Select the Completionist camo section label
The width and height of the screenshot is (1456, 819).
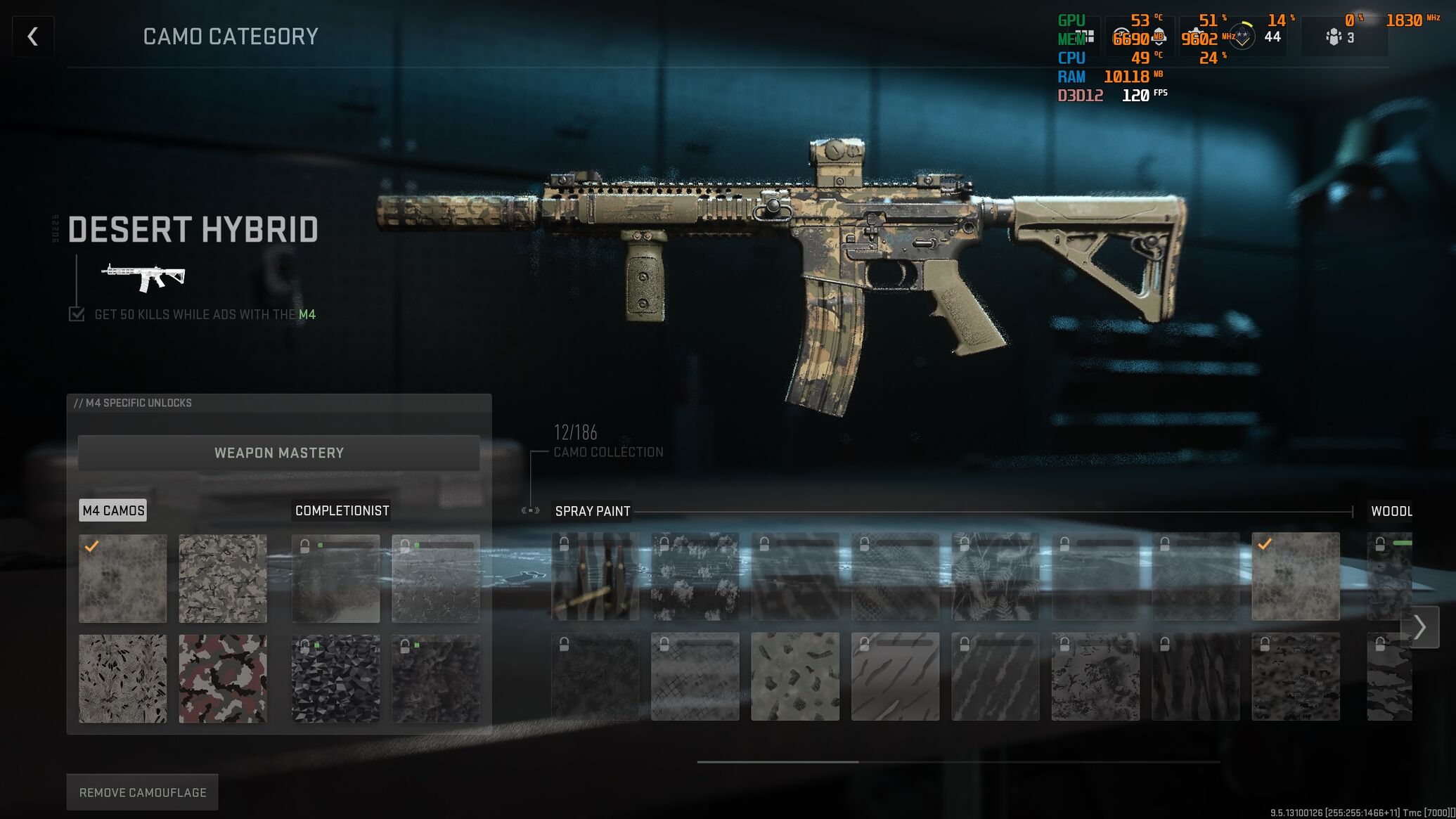pyautogui.click(x=342, y=510)
